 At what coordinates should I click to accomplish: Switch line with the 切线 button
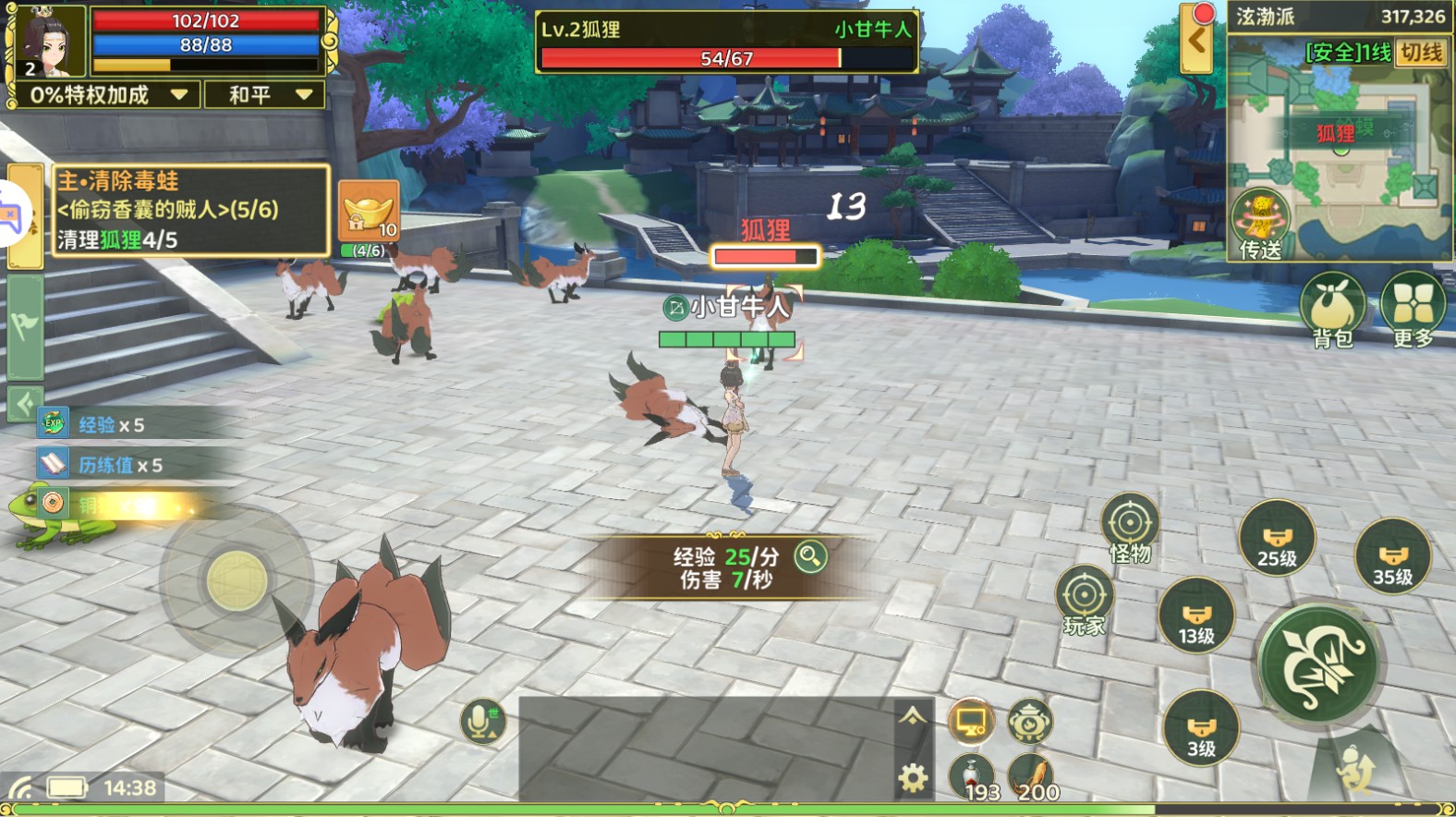1420,53
